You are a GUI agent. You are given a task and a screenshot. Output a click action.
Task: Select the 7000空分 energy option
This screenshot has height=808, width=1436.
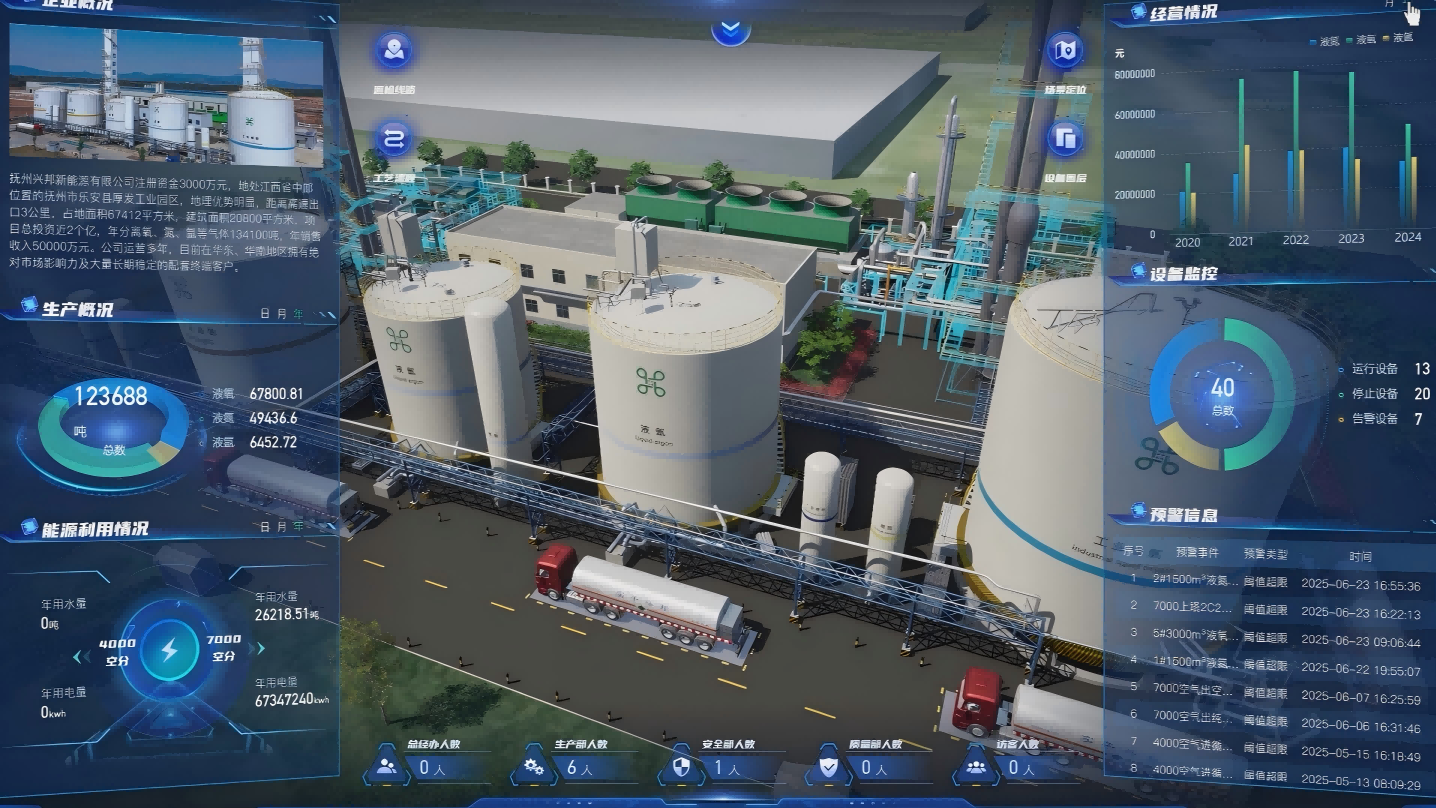coord(223,647)
